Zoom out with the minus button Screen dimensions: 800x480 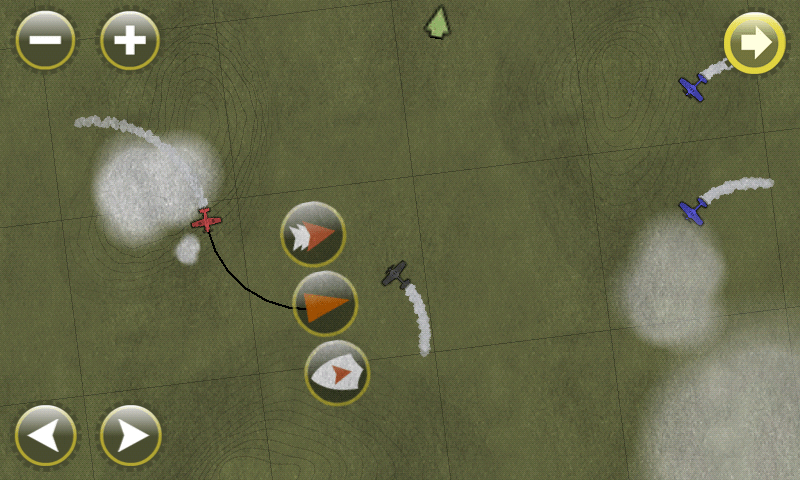pyautogui.click(x=45, y=41)
